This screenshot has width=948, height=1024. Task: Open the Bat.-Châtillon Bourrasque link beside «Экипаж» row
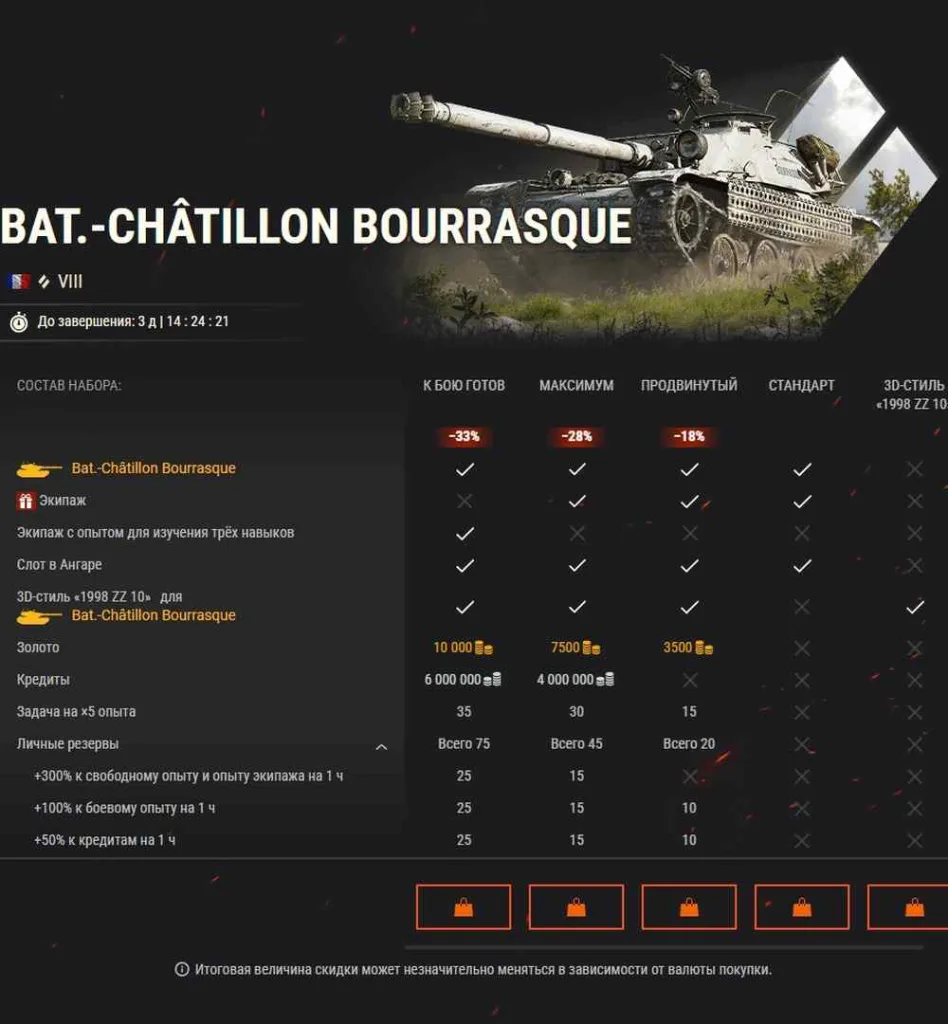[153, 468]
